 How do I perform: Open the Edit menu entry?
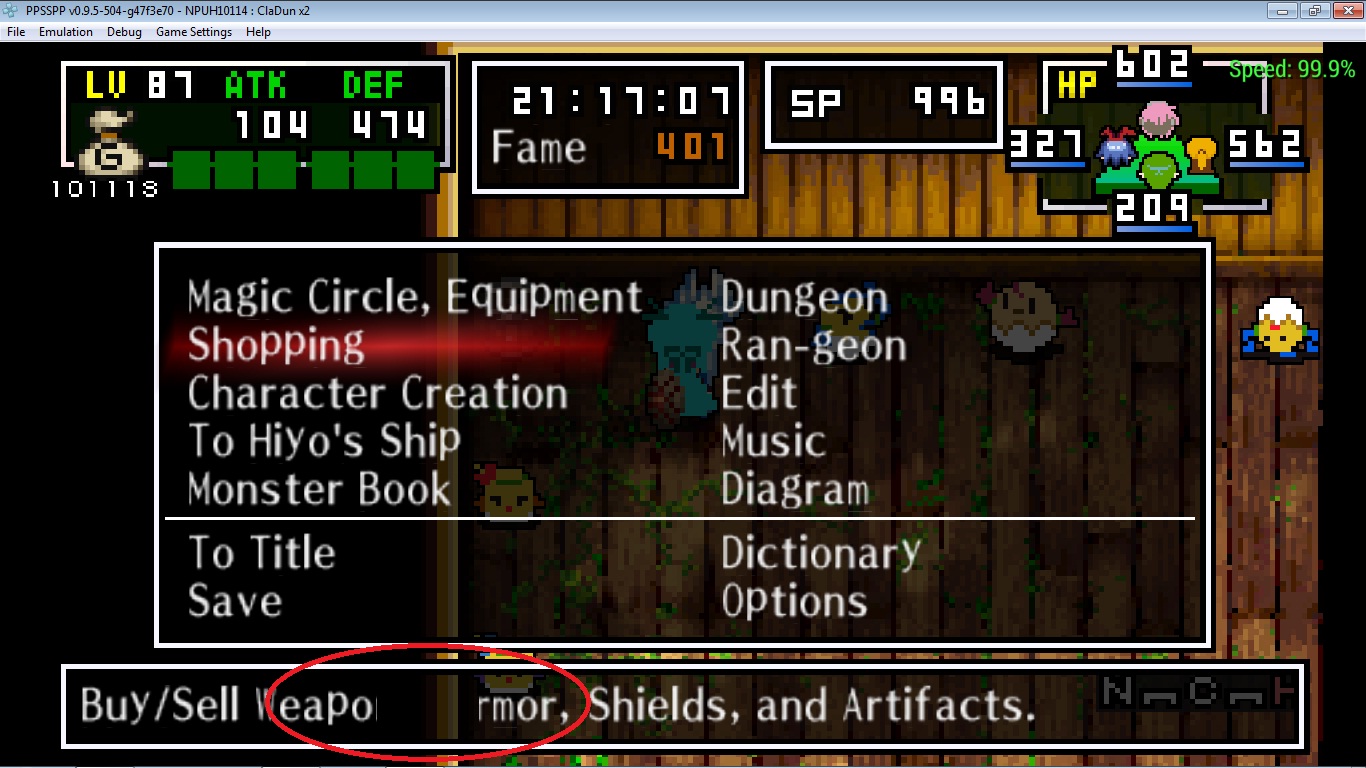point(759,394)
